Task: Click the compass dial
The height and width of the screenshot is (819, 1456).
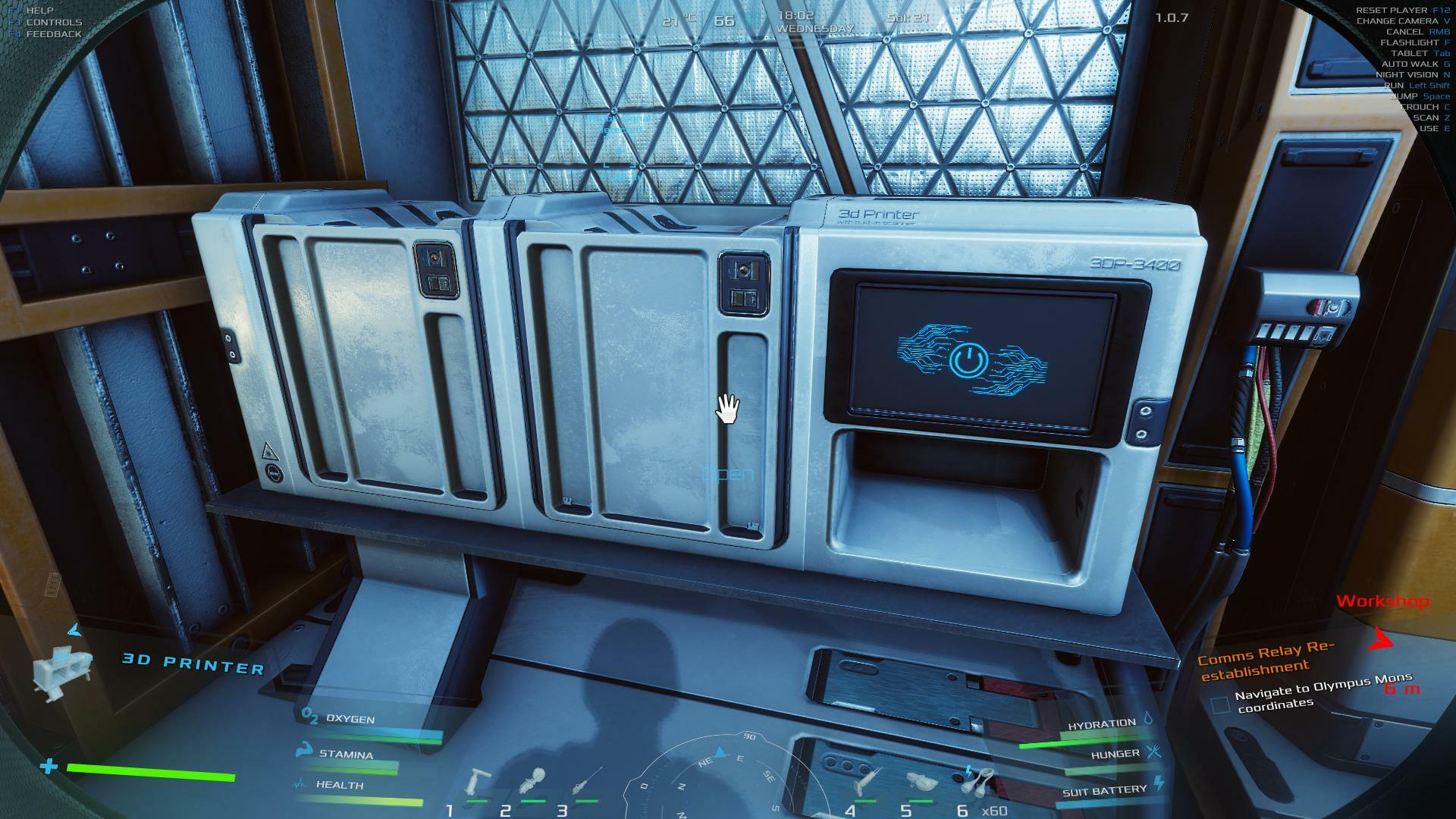Action: coord(720,781)
